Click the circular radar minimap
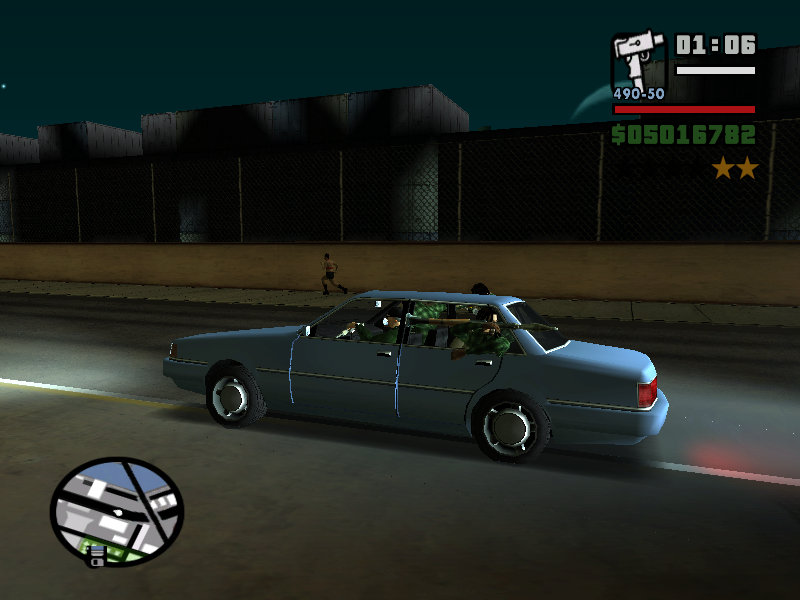The image size is (800, 600). coord(116,510)
